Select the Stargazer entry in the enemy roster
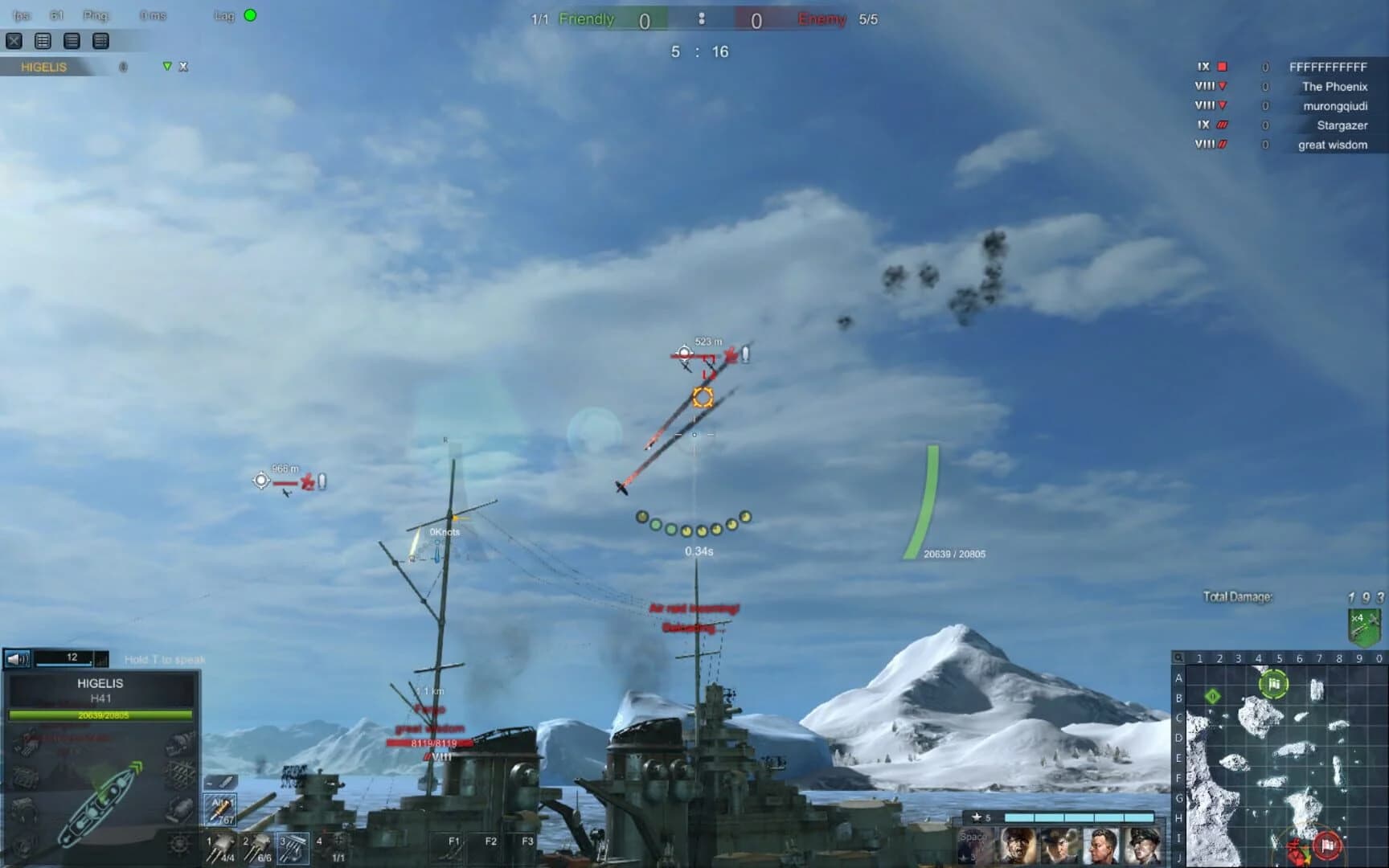Viewport: 1389px width, 868px height. (x=1340, y=125)
